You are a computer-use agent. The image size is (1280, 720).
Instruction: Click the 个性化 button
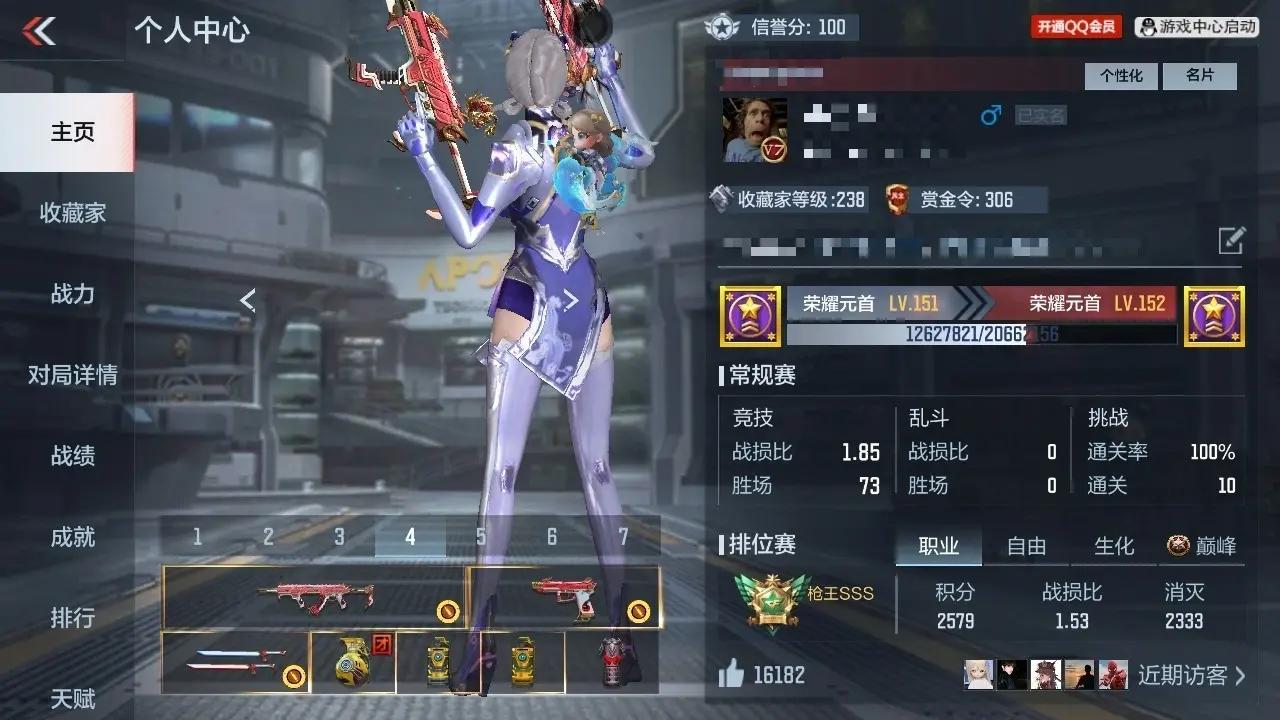[x=1121, y=76]
